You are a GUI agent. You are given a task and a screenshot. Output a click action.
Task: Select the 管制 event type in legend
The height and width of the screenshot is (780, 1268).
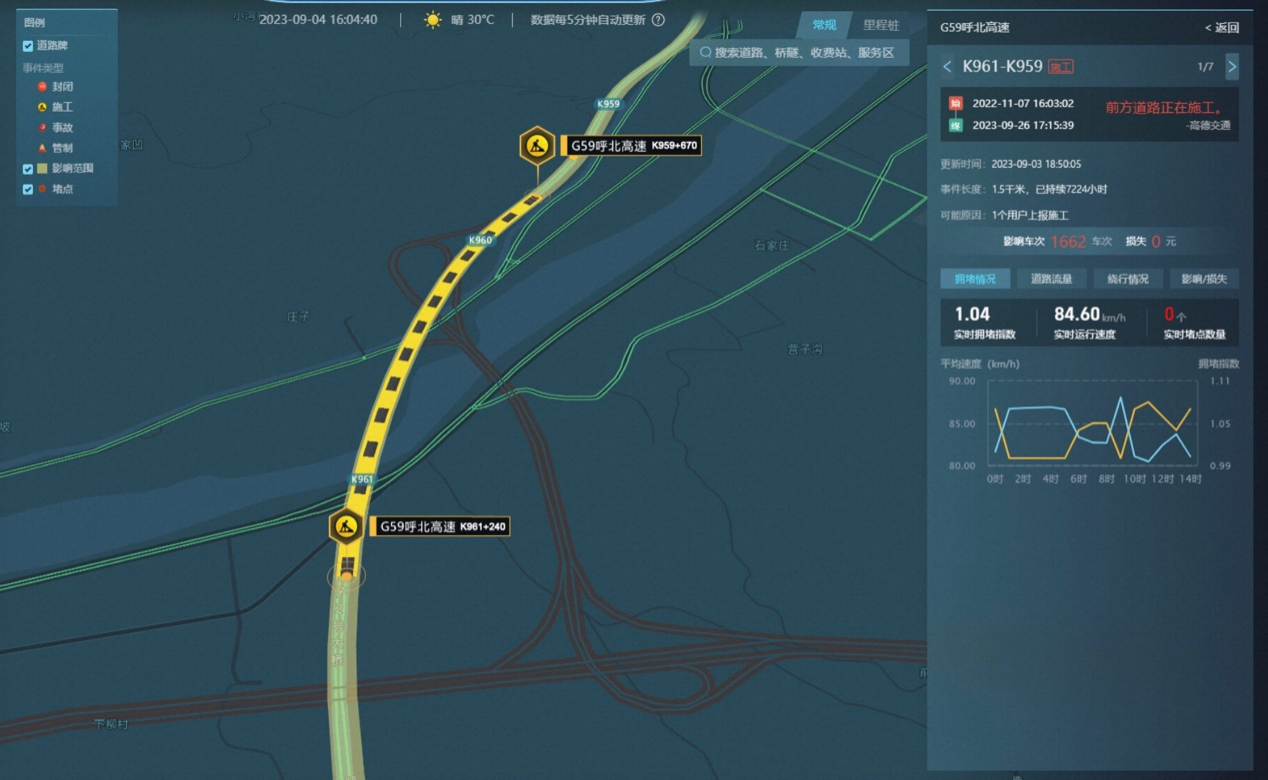55,148
